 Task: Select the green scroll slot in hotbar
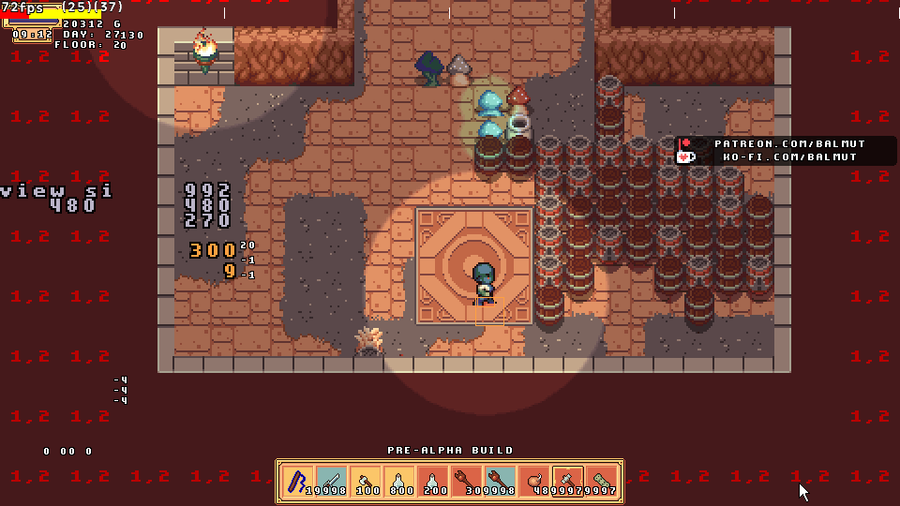[x=602, y=482]
